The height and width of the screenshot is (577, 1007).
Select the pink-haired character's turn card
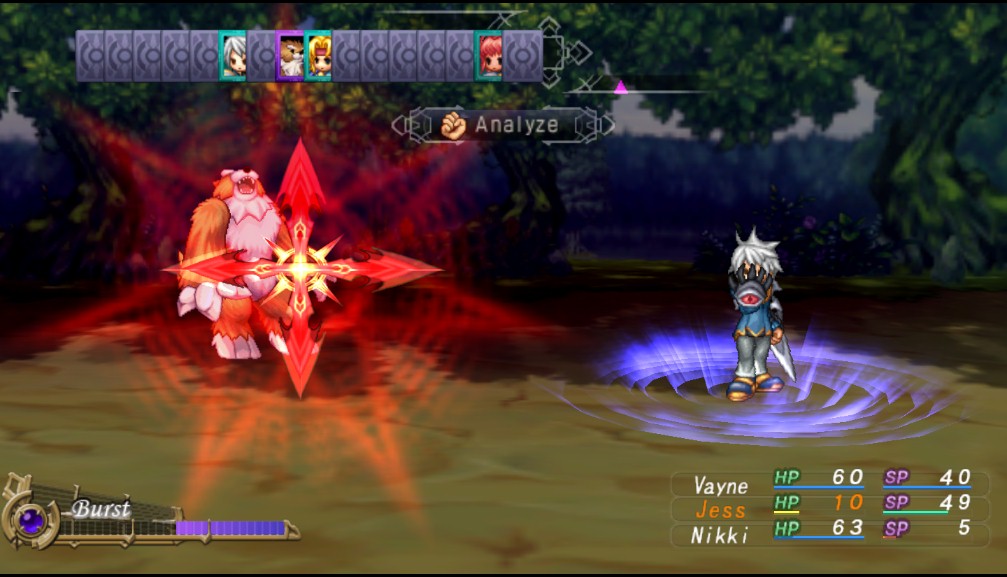[x=489, y=55]
